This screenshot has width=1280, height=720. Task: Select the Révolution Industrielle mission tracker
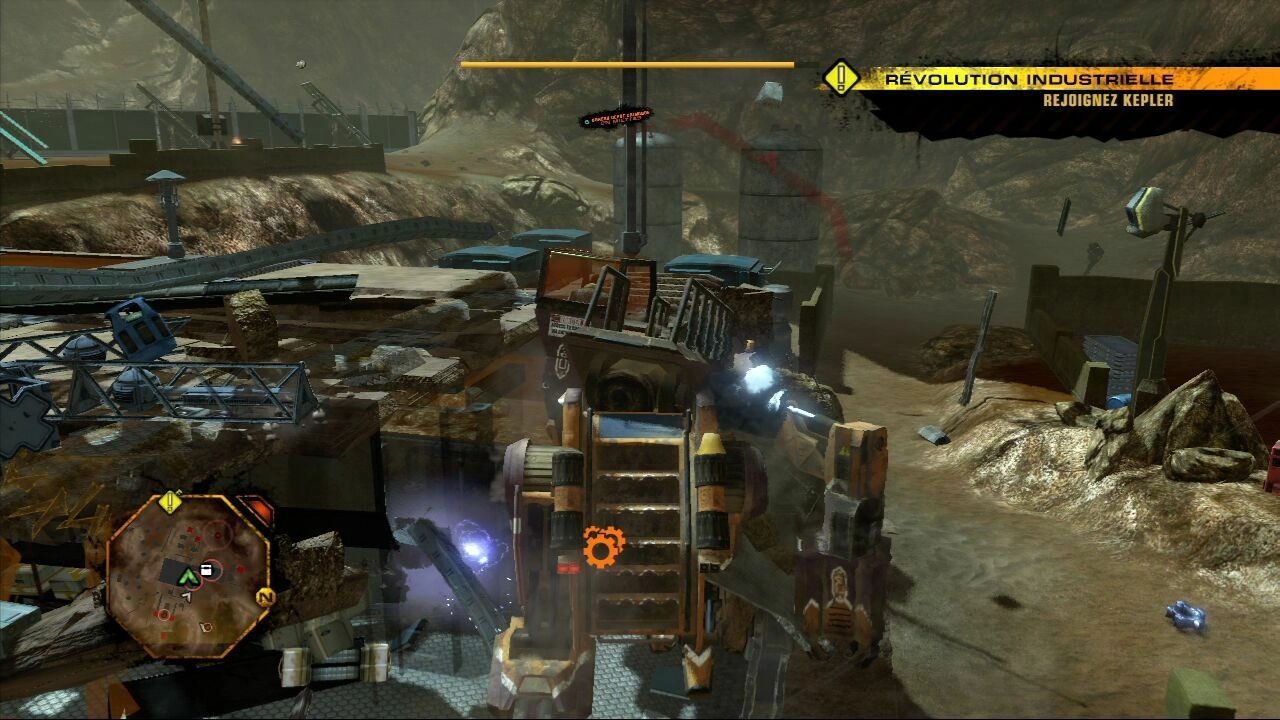[1030, 79]
